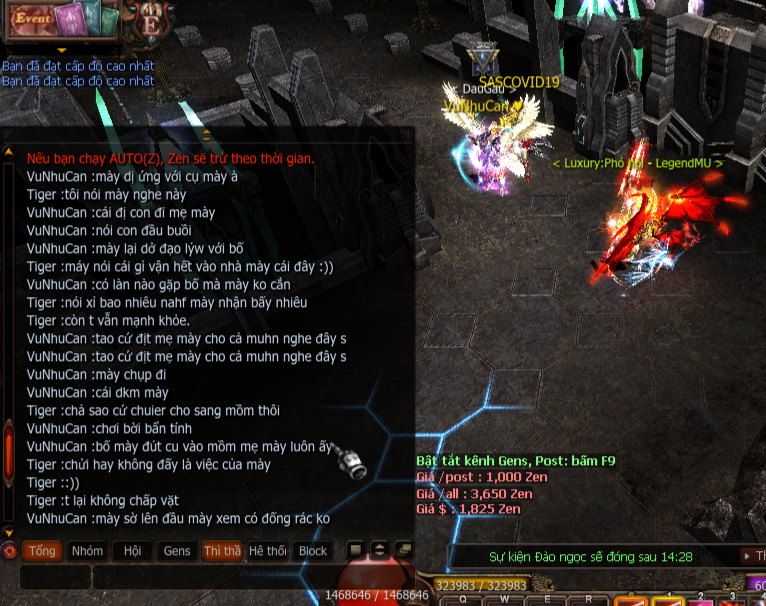
Task: Toggle the Thì thầm whisper tab
Action: coord(222,551)
